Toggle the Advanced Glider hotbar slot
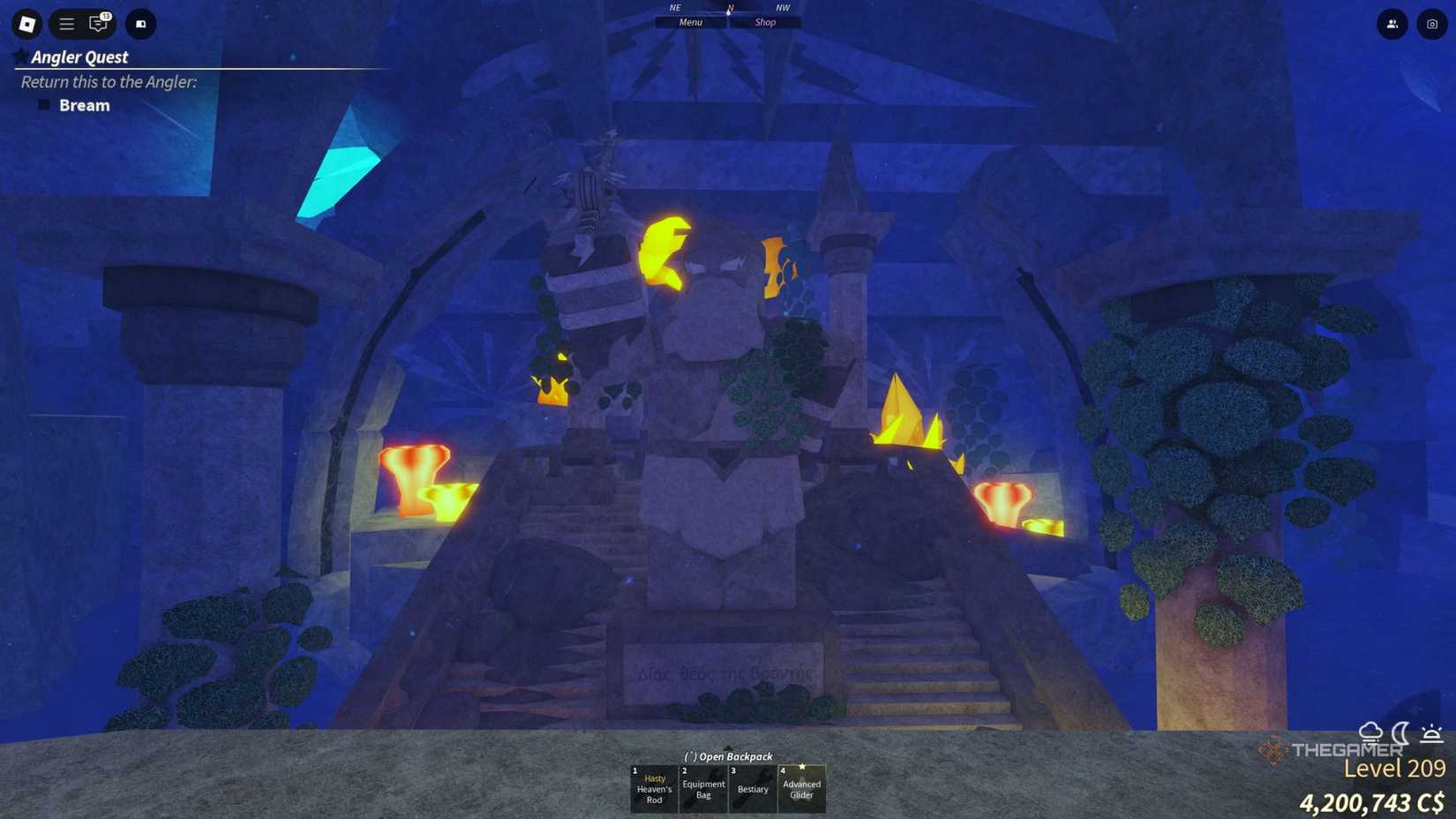The image size is (1456, 819). (801, 787)
